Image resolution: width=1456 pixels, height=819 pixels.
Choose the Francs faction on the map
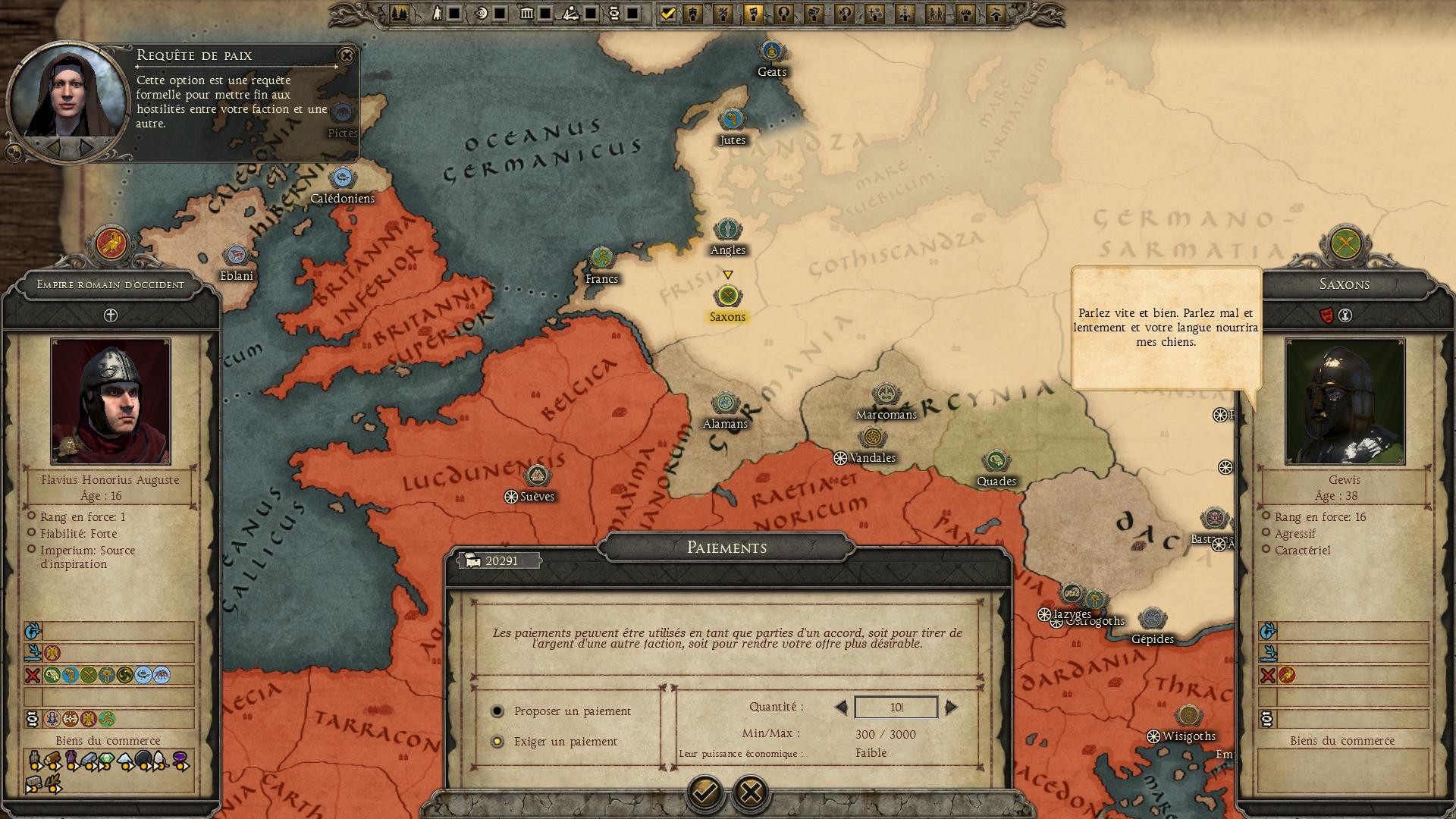coord(601,259)
